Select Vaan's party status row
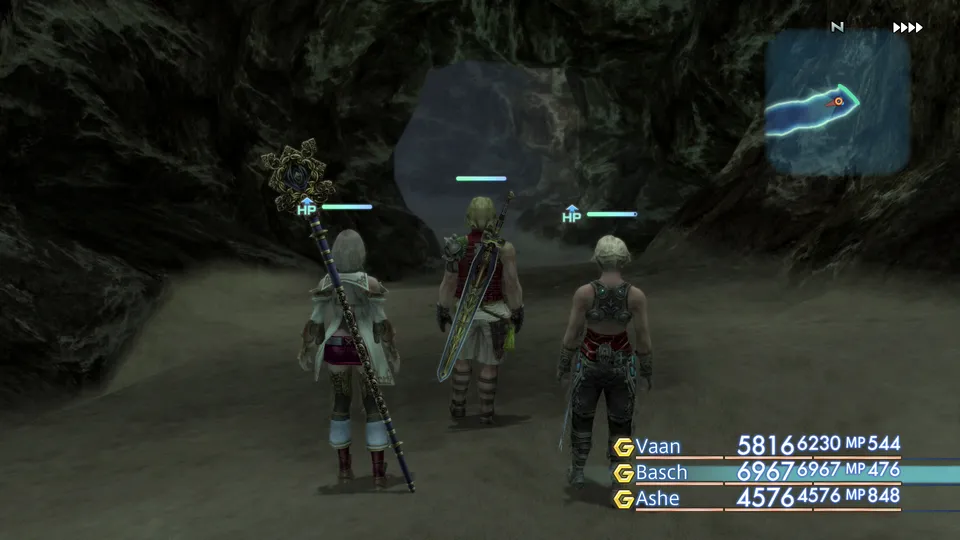960x540 pixels. [757, 446]
